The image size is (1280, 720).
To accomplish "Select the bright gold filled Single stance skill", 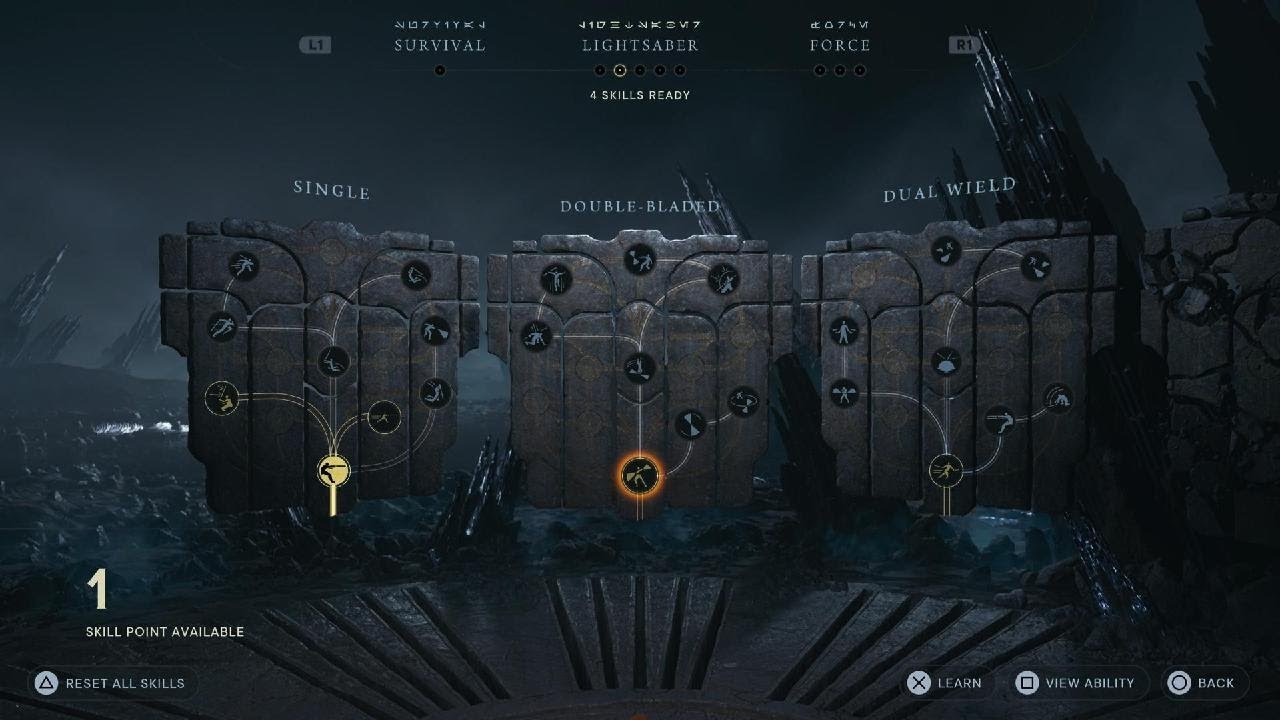I will 333,470.
